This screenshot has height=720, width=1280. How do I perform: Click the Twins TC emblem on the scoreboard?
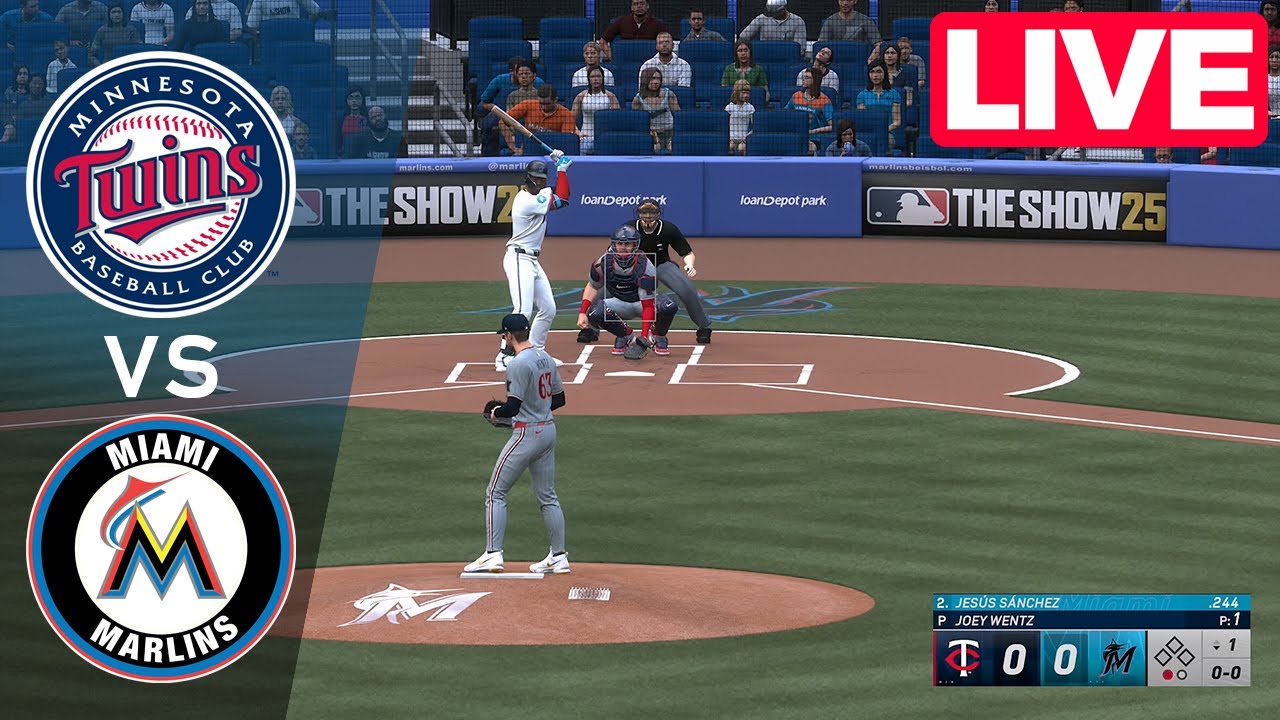pos(965,657)
